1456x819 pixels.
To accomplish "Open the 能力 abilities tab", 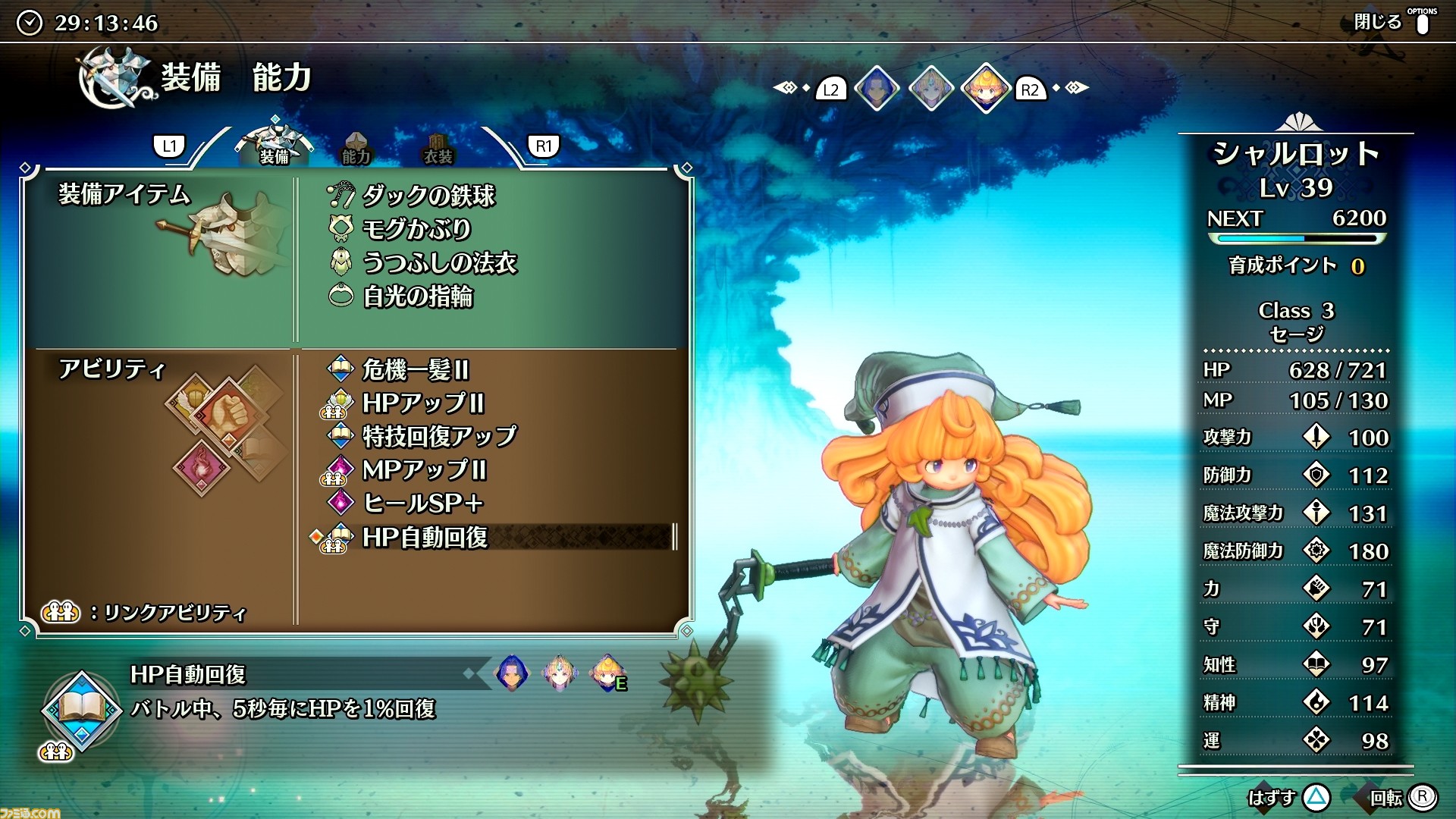I will click(356, 149).
